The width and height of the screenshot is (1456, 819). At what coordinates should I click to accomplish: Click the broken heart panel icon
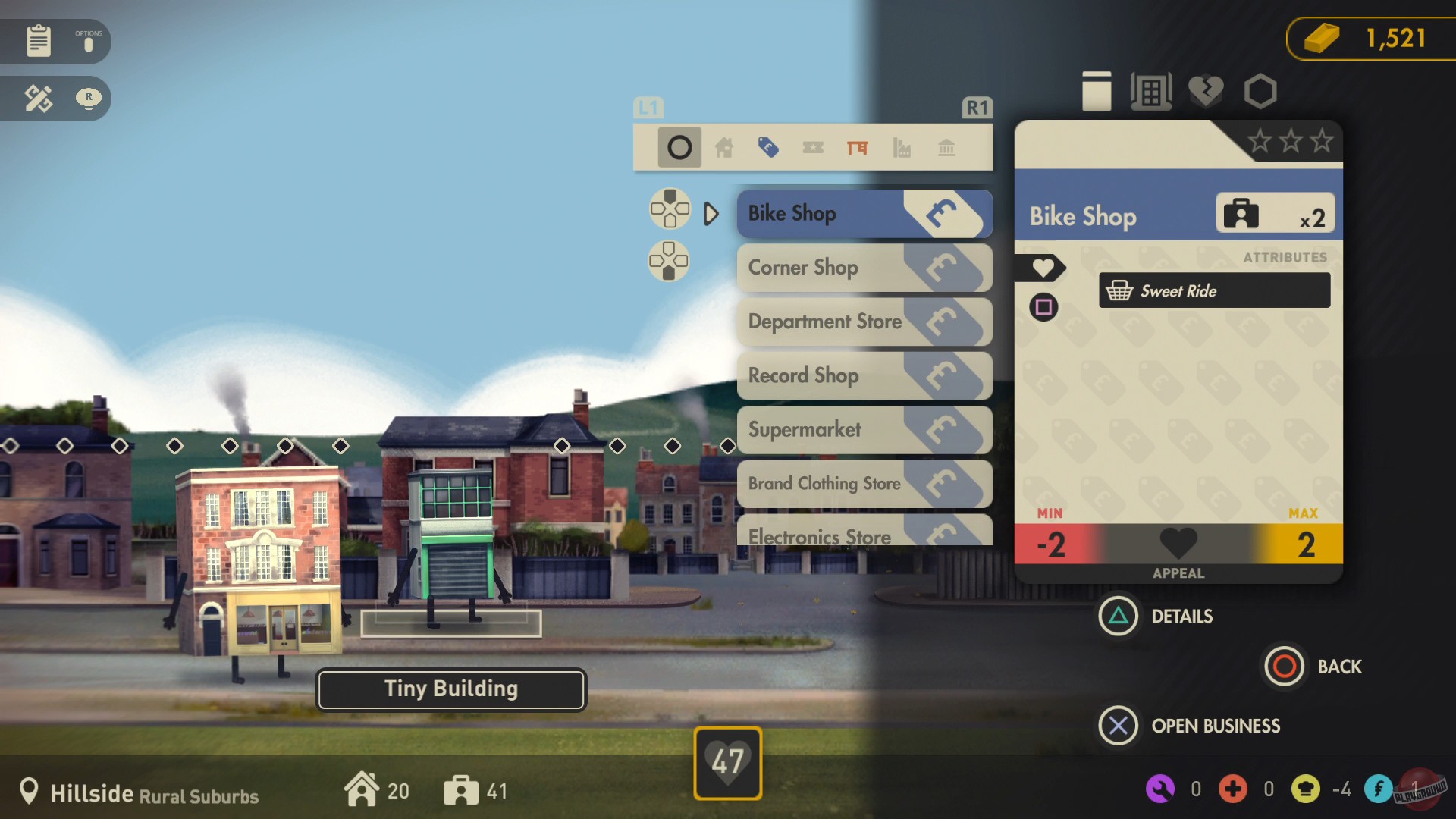coord(1206,91)
